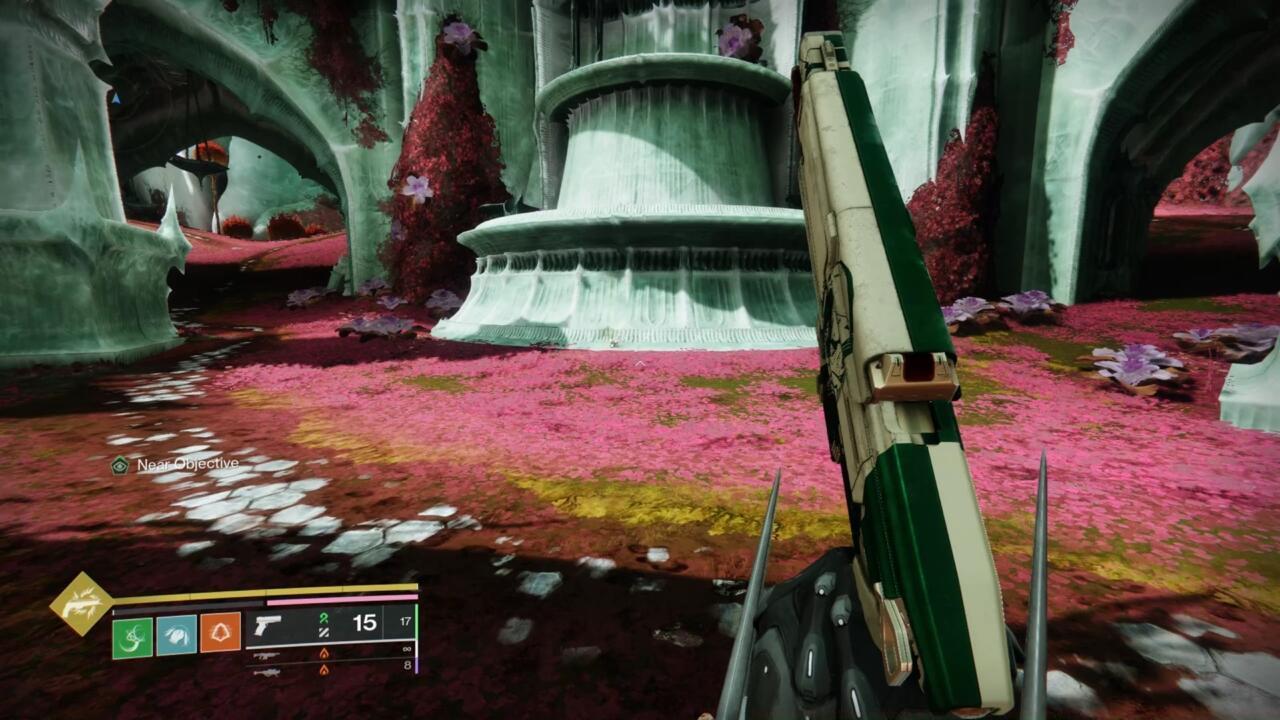Click the orange solar burn marker on secondary weapon
Image resolution: width=1280 pixels, height=720 pixels.
tap(325, 655)
